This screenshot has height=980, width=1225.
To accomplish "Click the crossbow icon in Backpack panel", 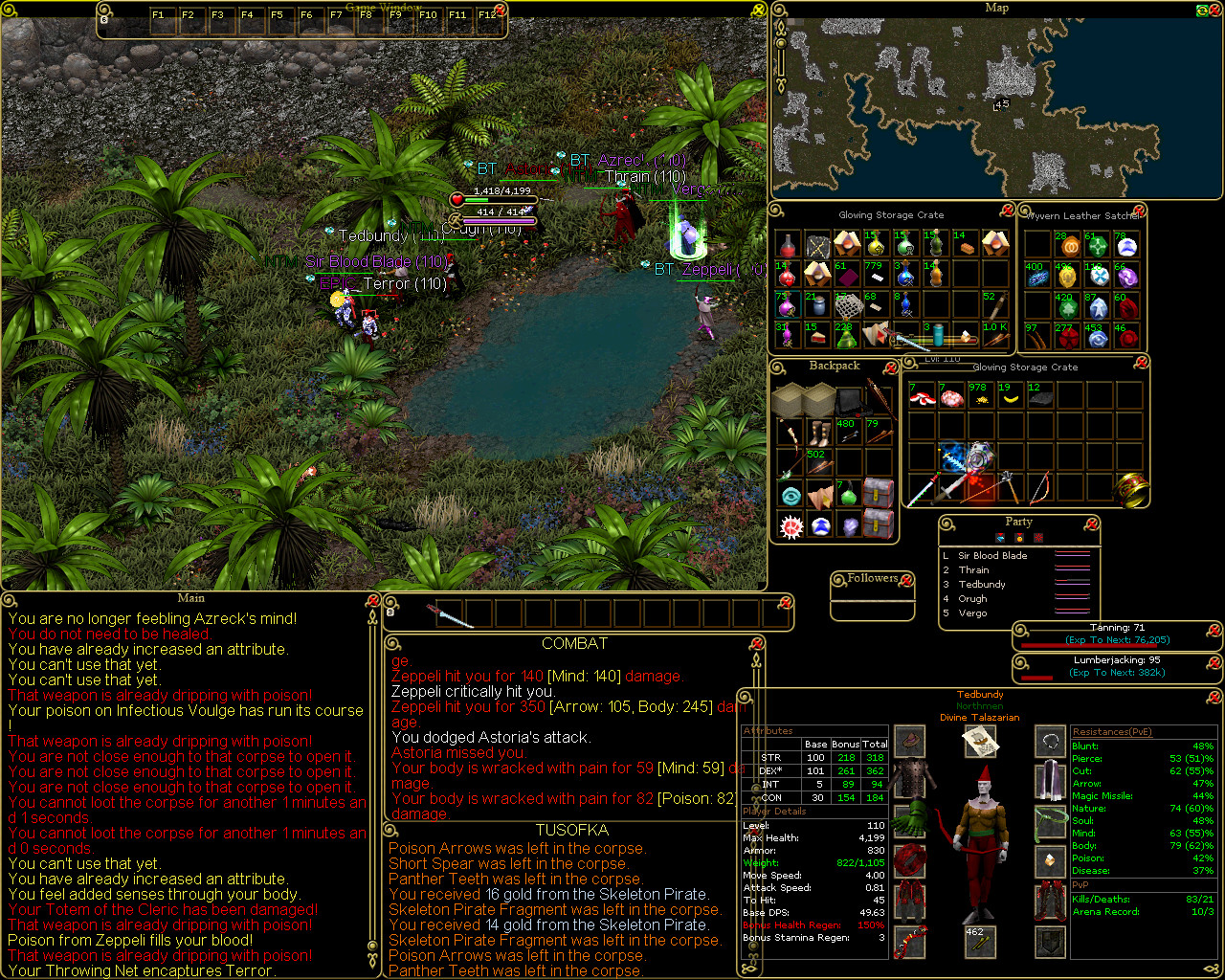I will pyautogui.click(x=790, y=432).
